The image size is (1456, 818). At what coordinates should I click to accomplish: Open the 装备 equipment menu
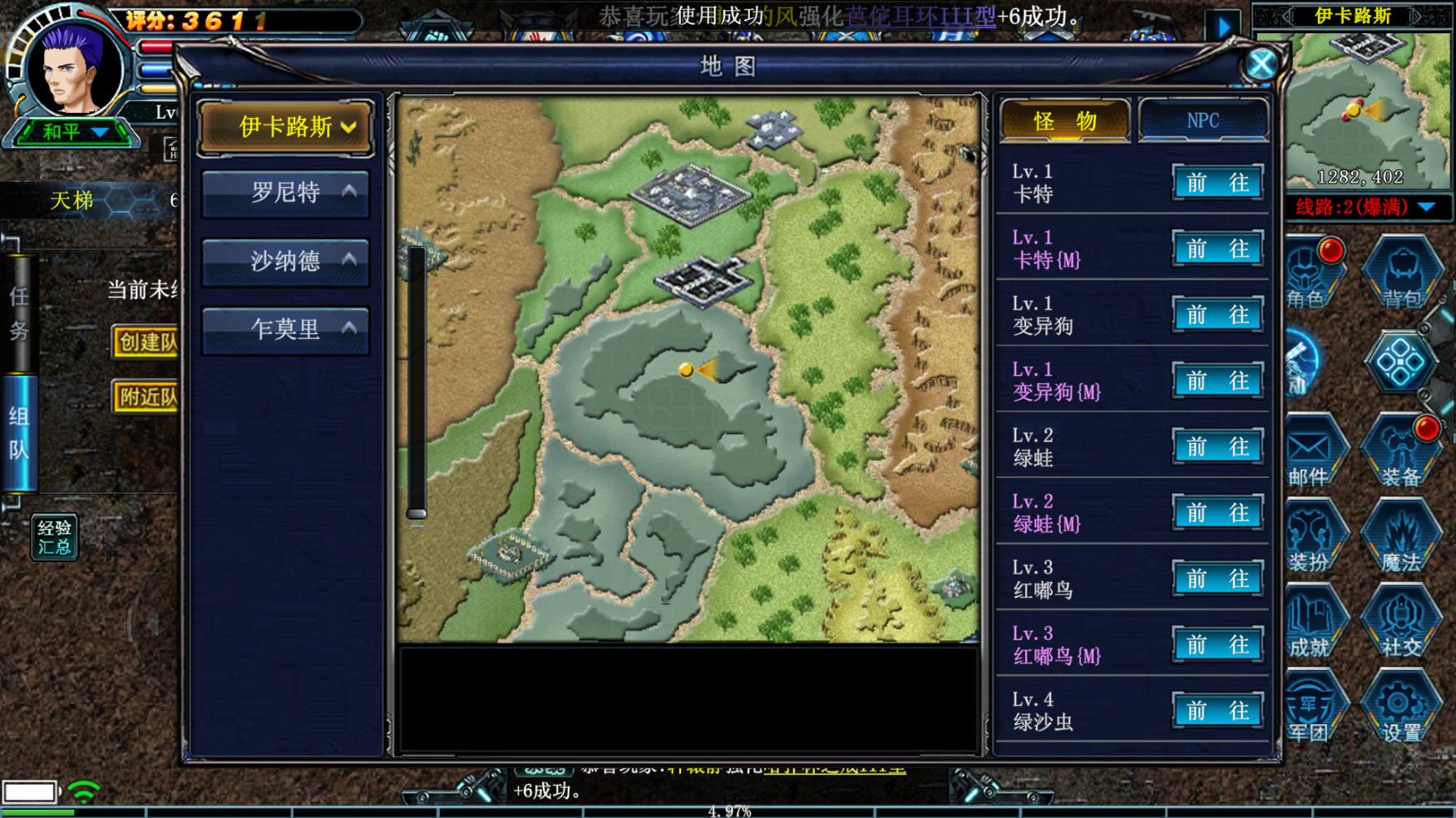(x=1402, y=456)
